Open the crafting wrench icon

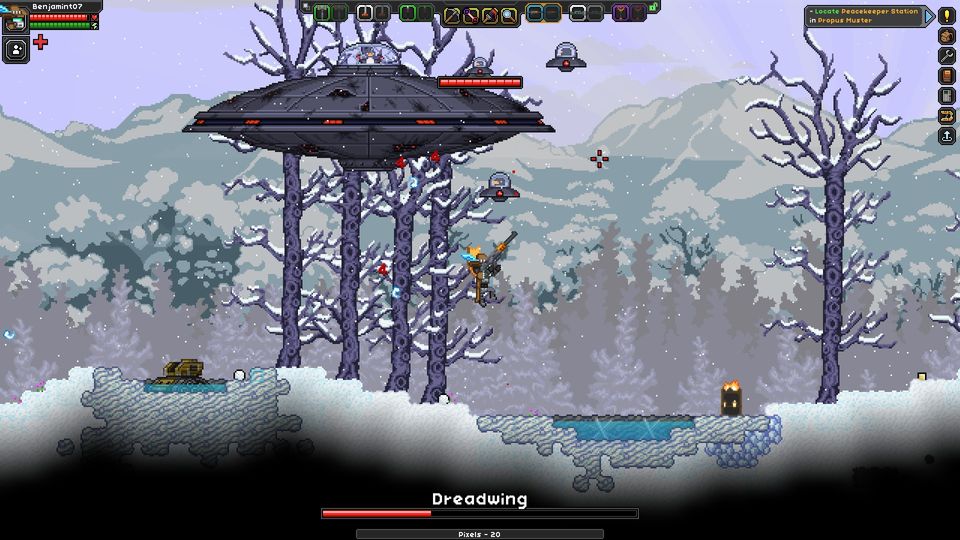pyautogui.click(x=946, y=56)
